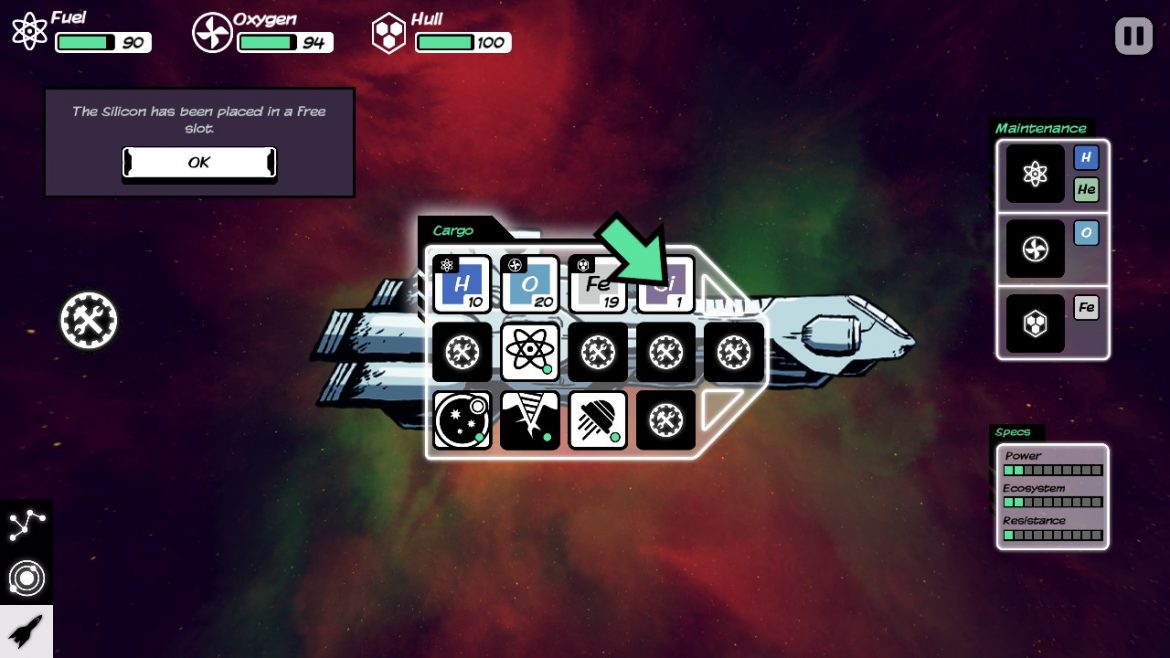Viewport: 1170px width, 658px height.
Task: Show the ship rocket tab
Action: [x=26, y=631]
